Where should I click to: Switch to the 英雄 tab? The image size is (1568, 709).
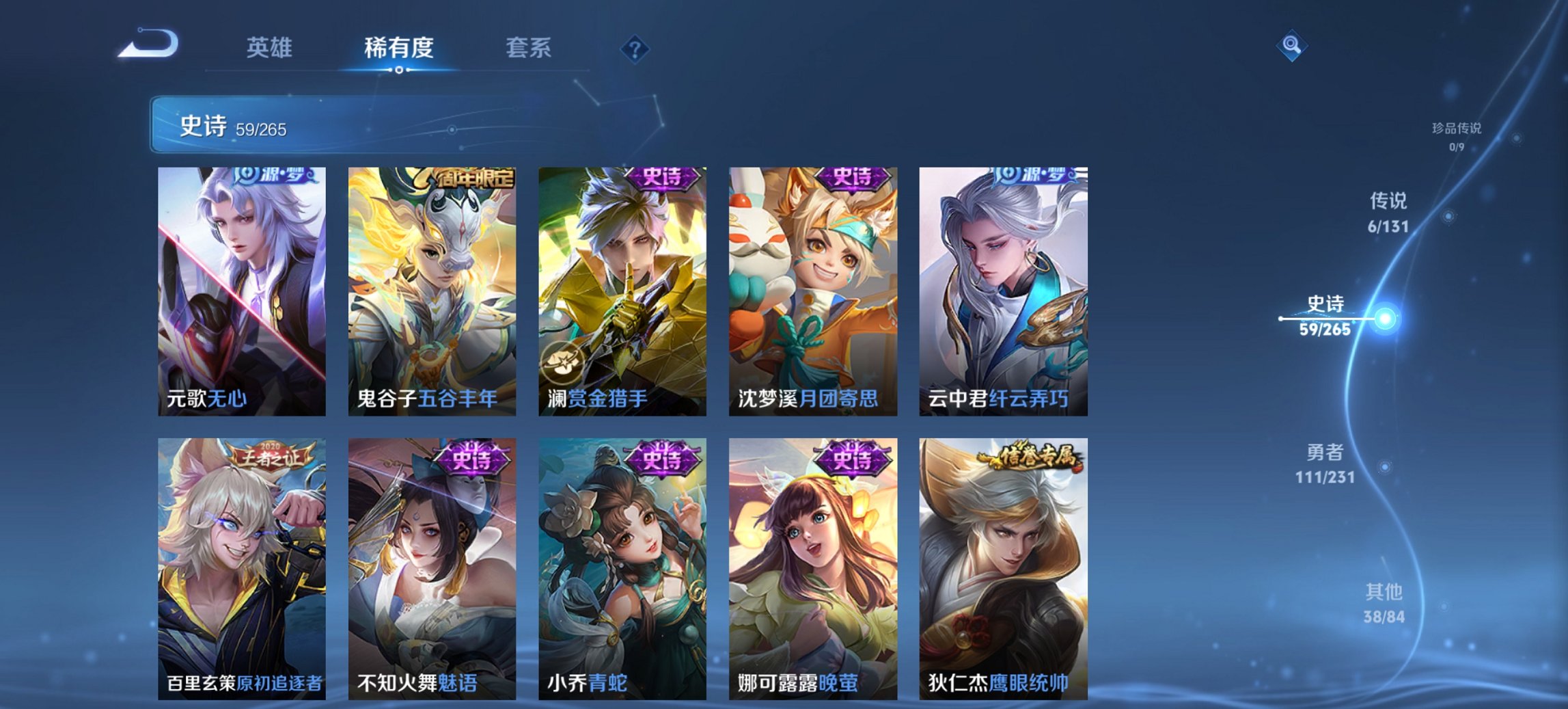(270, 49)
